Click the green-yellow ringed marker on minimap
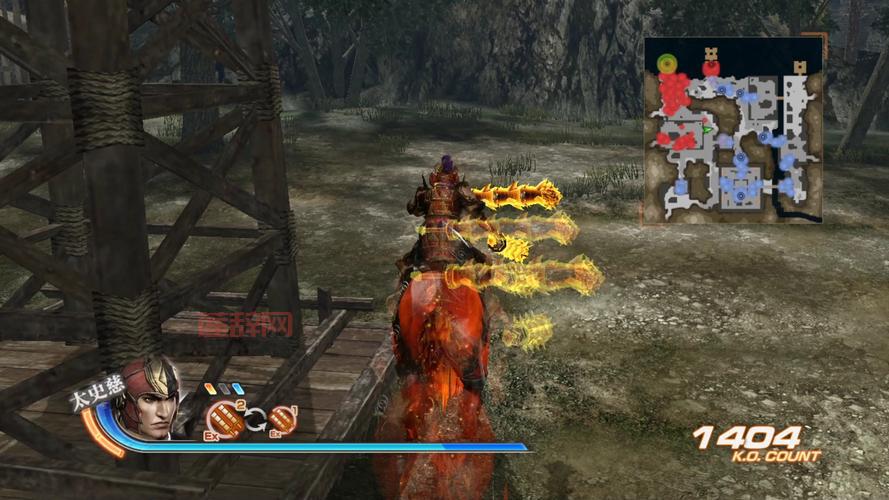 point(666,64)
